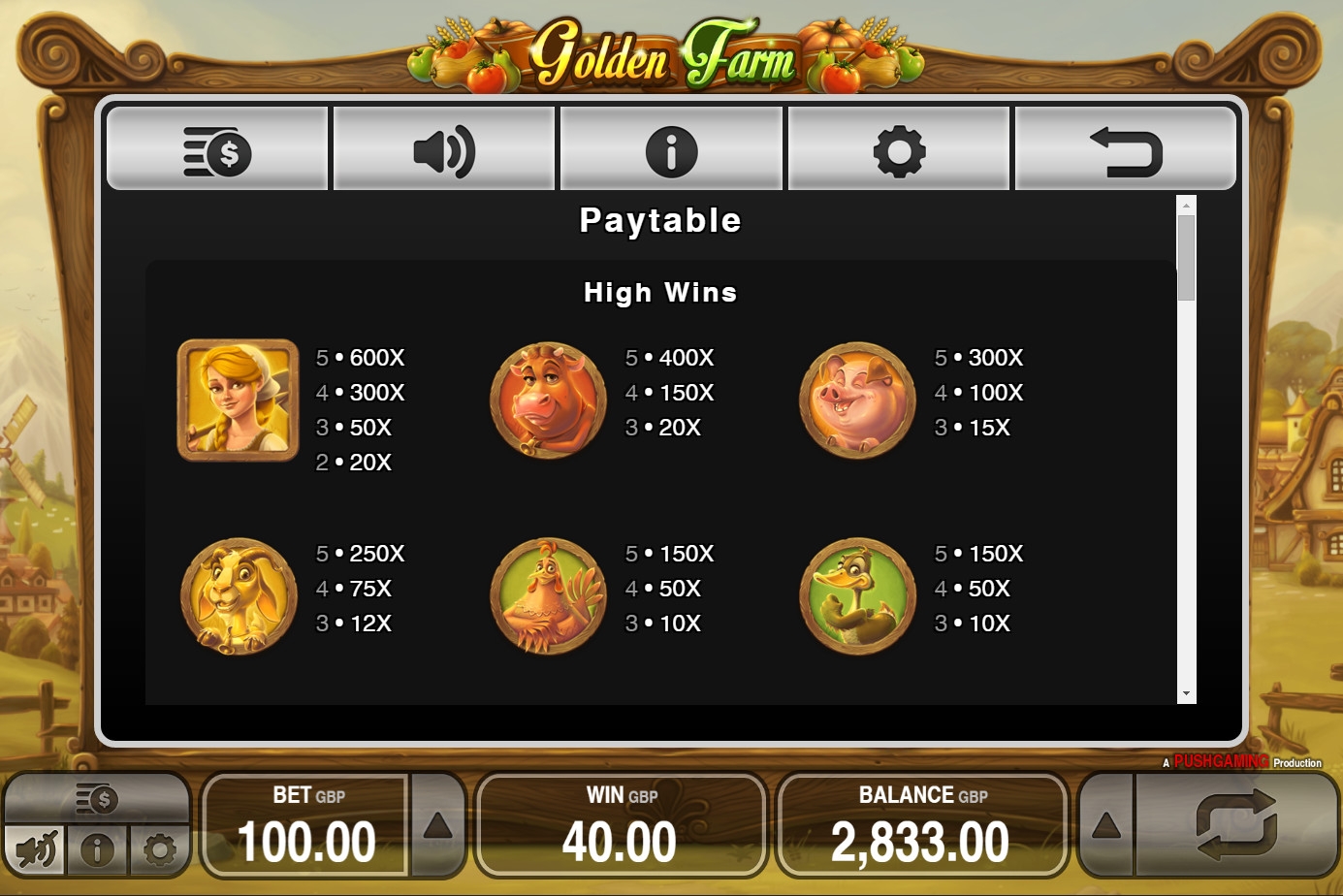
Task: Open the large gear settings tab
Action: coord(899,149)
